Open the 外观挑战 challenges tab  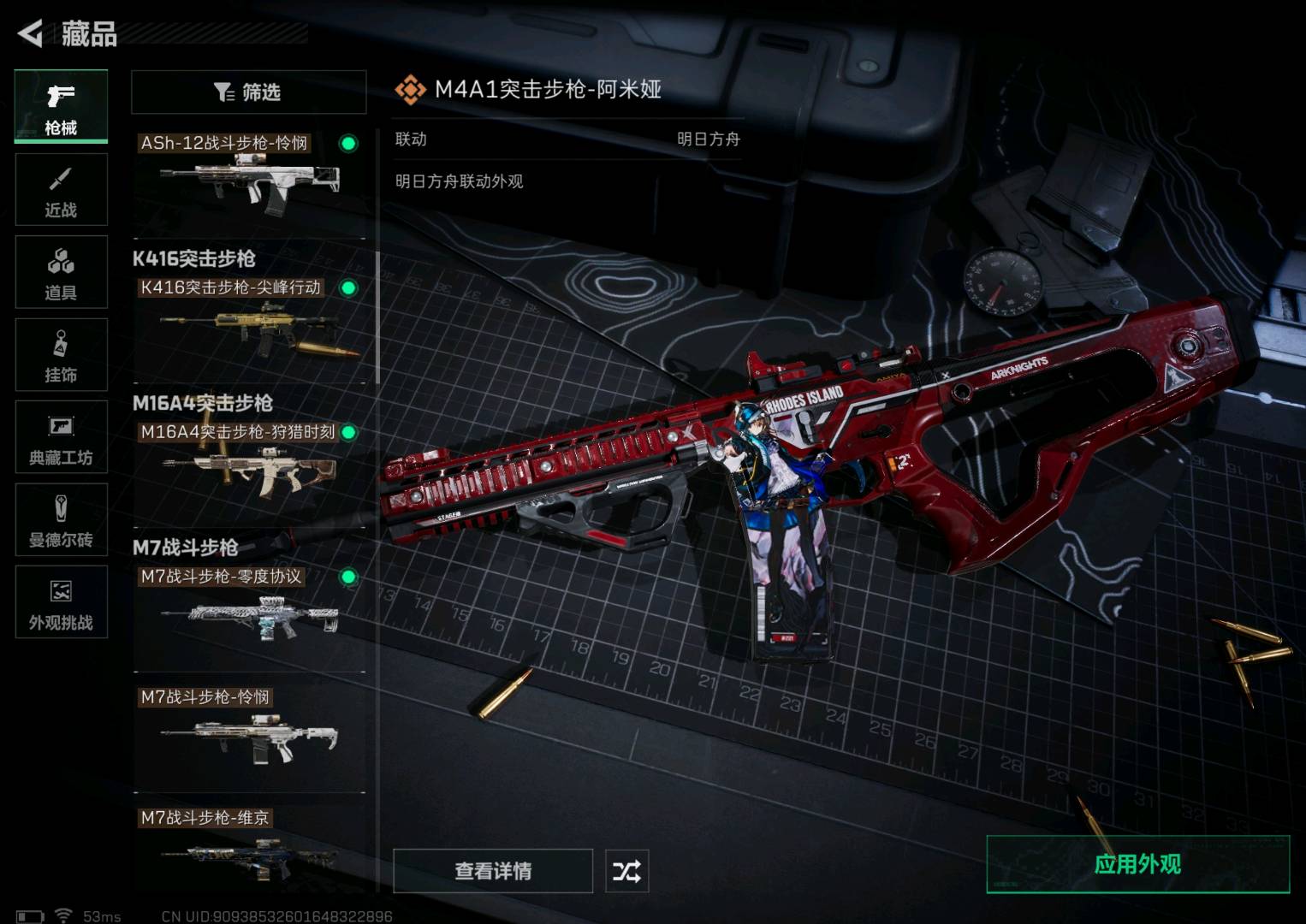(x=61, y=602)
